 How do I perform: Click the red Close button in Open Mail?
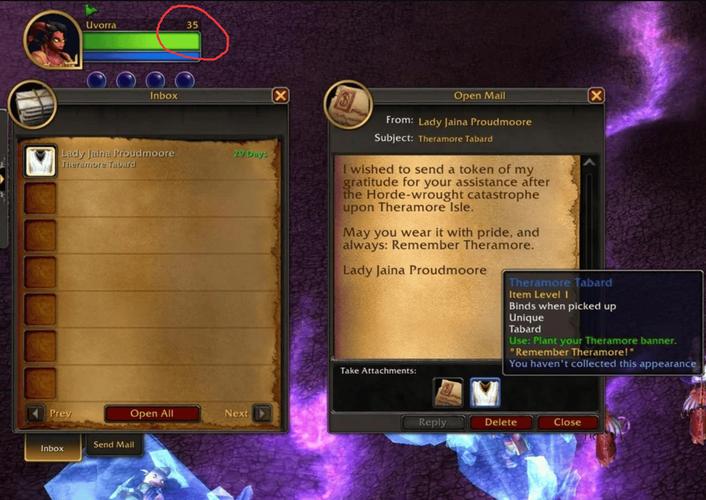coord(567,423)
